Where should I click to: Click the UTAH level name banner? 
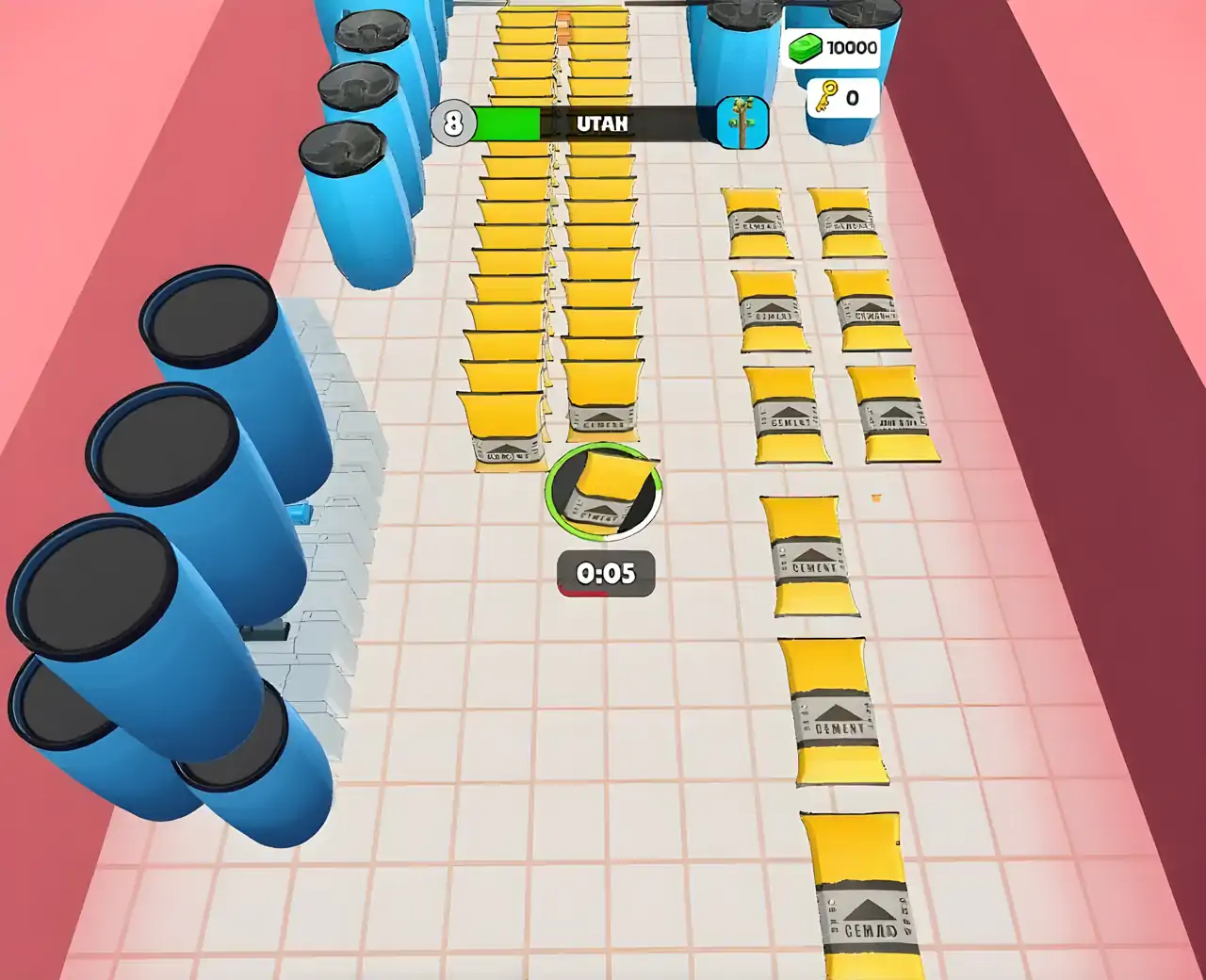tap(604, 122)
